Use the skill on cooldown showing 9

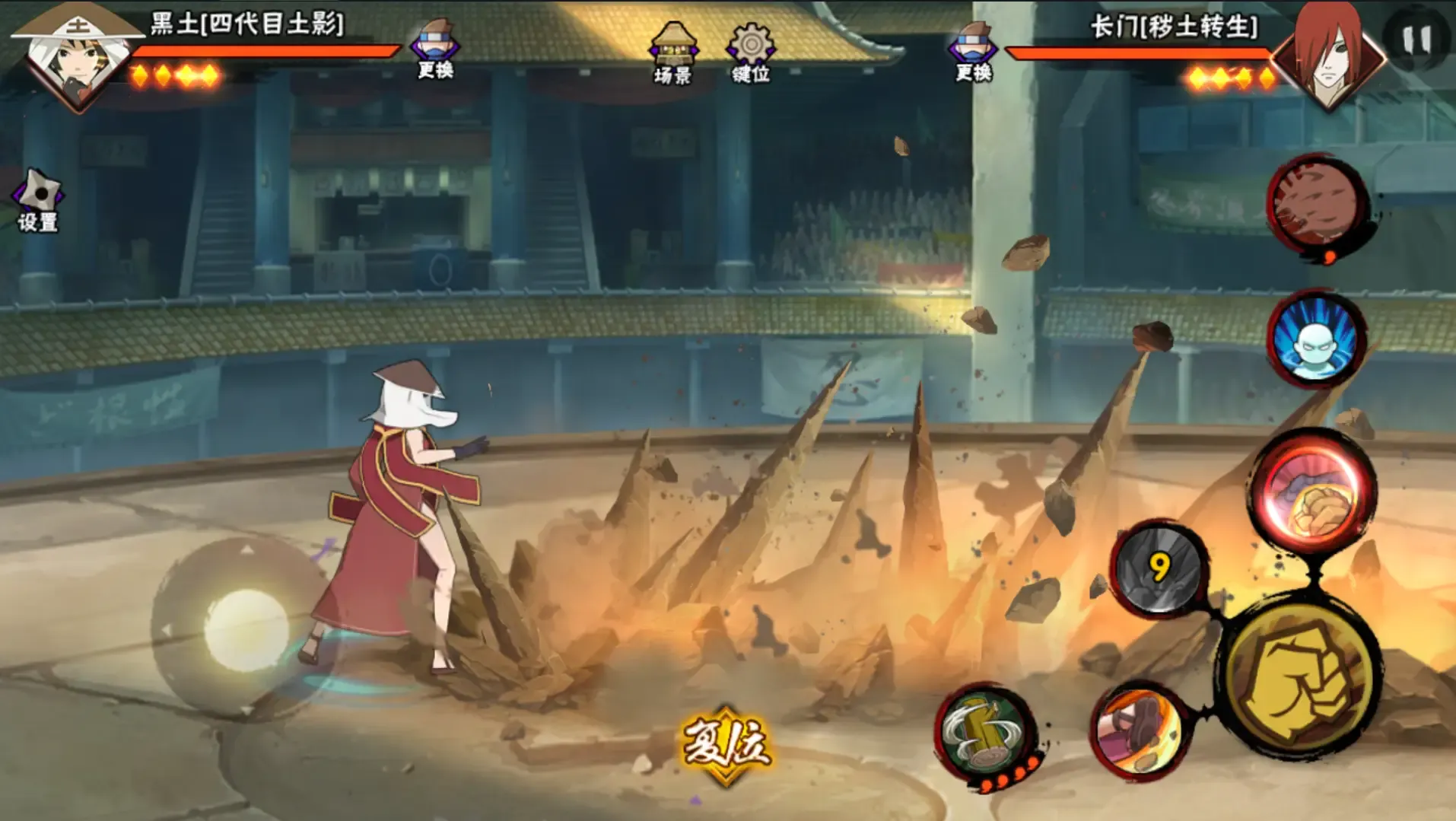tap(1159, 568)
